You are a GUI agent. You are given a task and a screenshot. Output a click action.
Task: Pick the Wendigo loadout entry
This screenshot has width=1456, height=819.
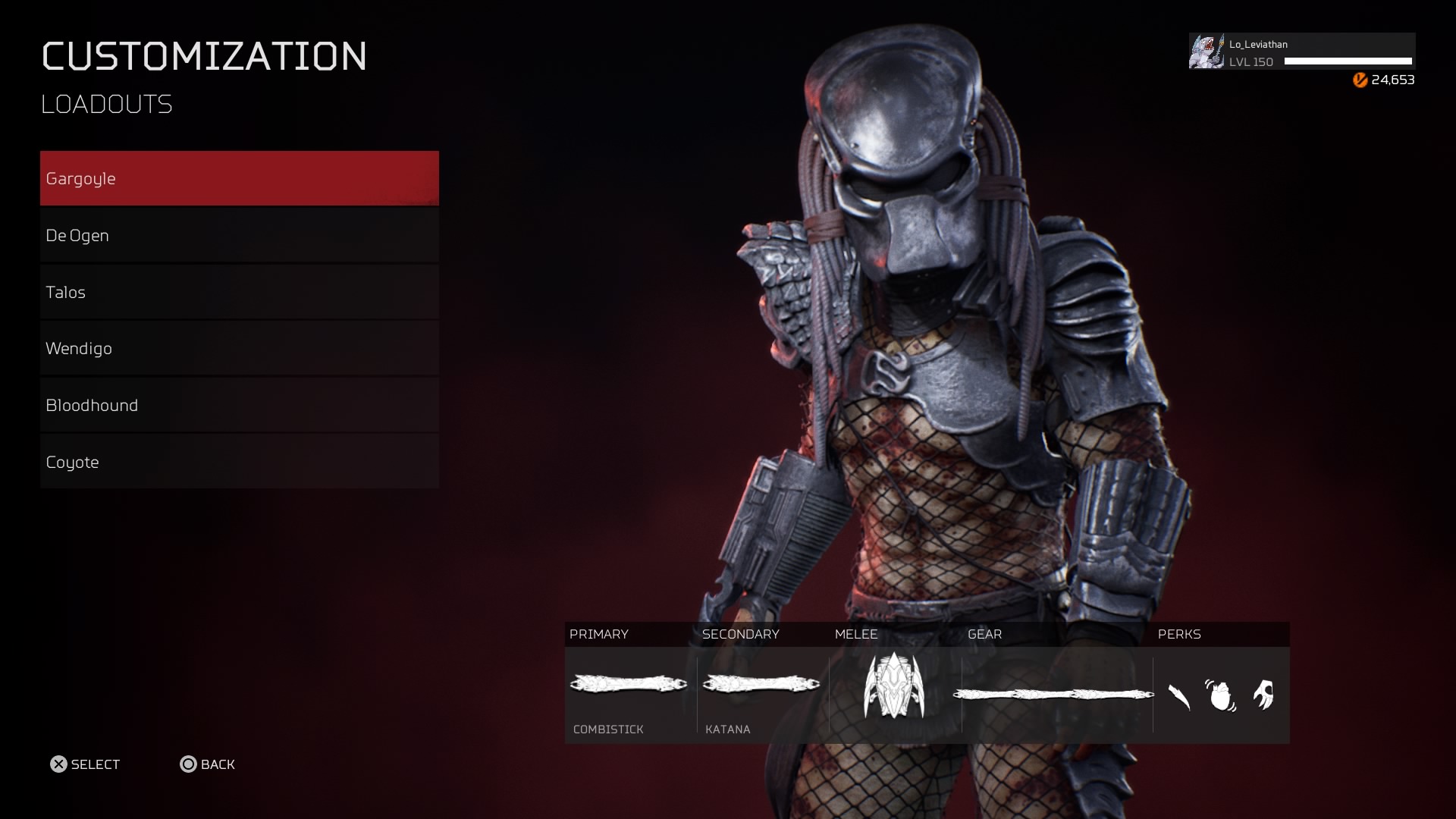(239, 348)
